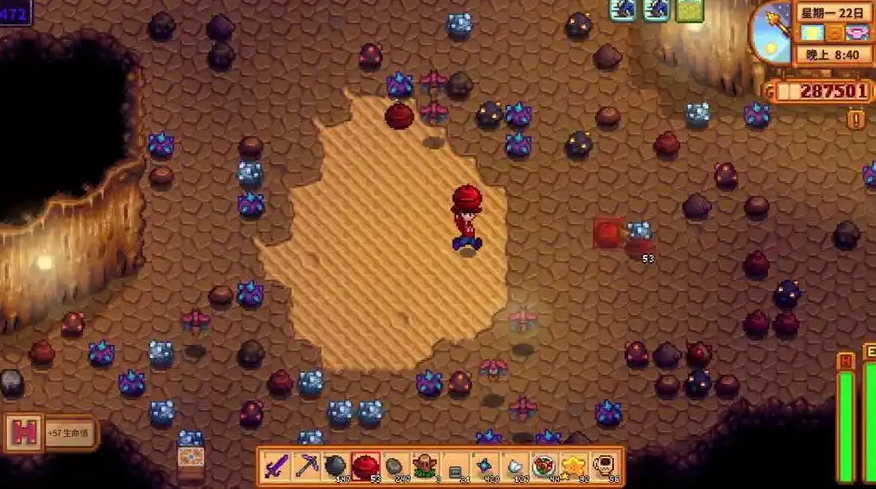This screenshot has height=489, width=876.
Task: Pick the coffee cup hotbar slot
Action: [606, 466]
